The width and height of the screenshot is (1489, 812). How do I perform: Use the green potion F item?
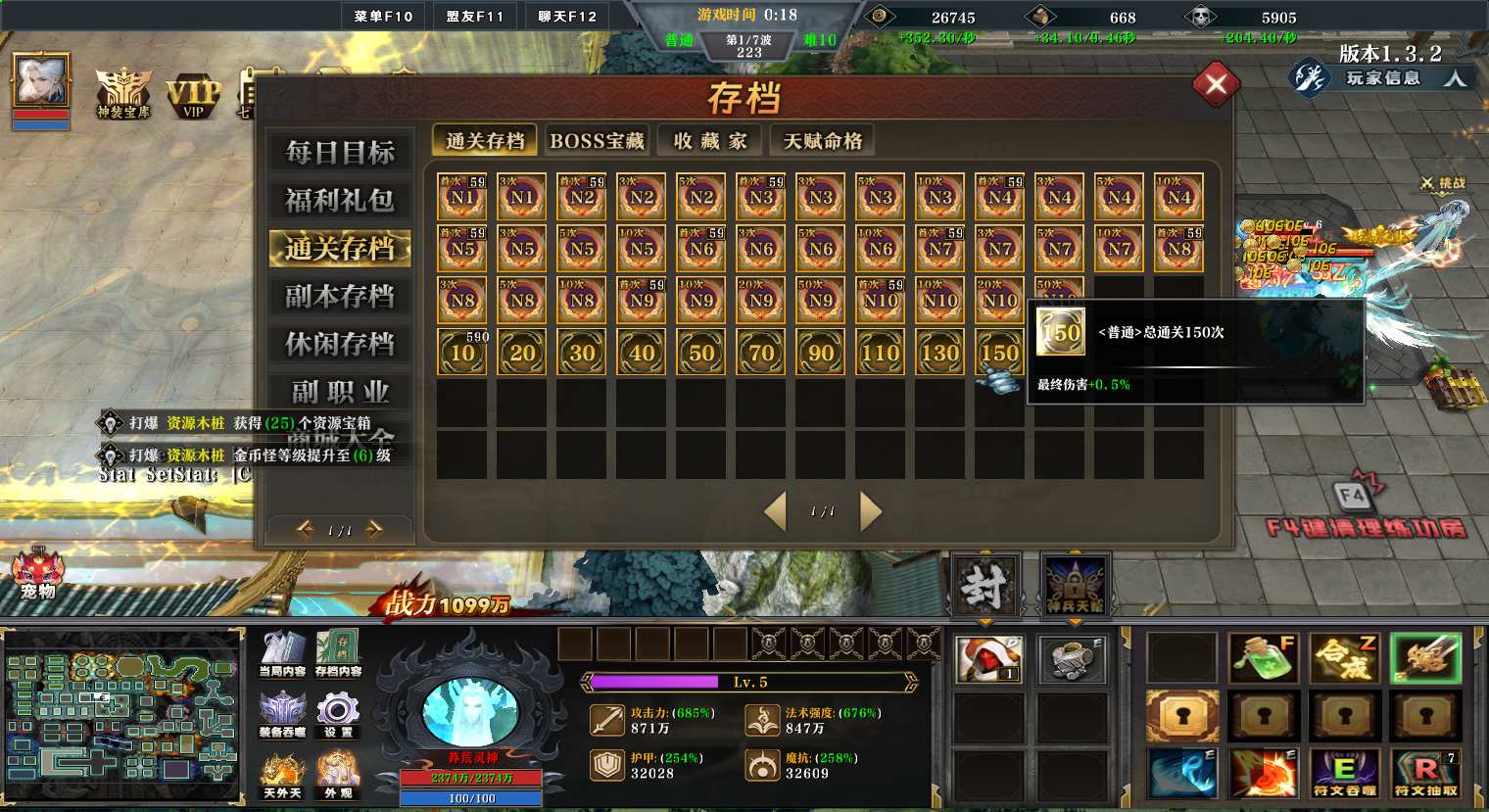tap(1263, 658)
